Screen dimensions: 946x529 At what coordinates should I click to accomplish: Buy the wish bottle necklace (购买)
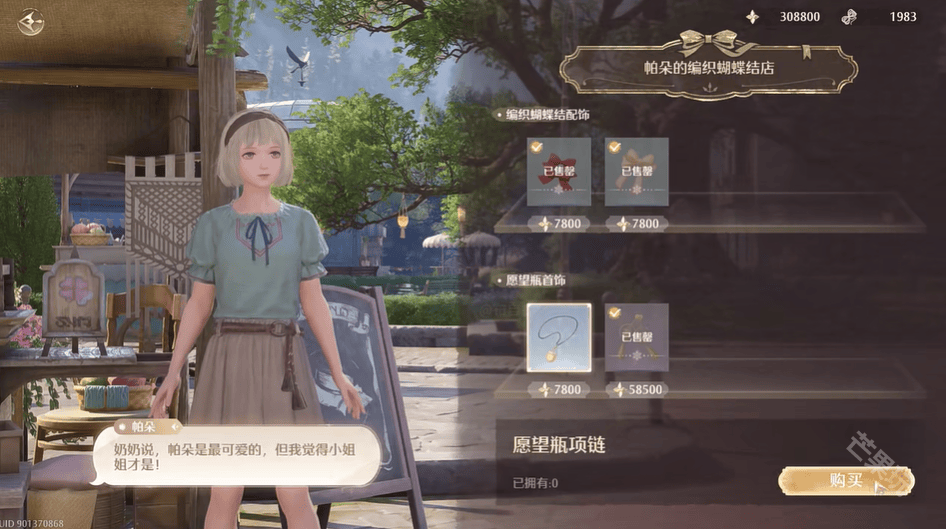[x=845, y=481]
